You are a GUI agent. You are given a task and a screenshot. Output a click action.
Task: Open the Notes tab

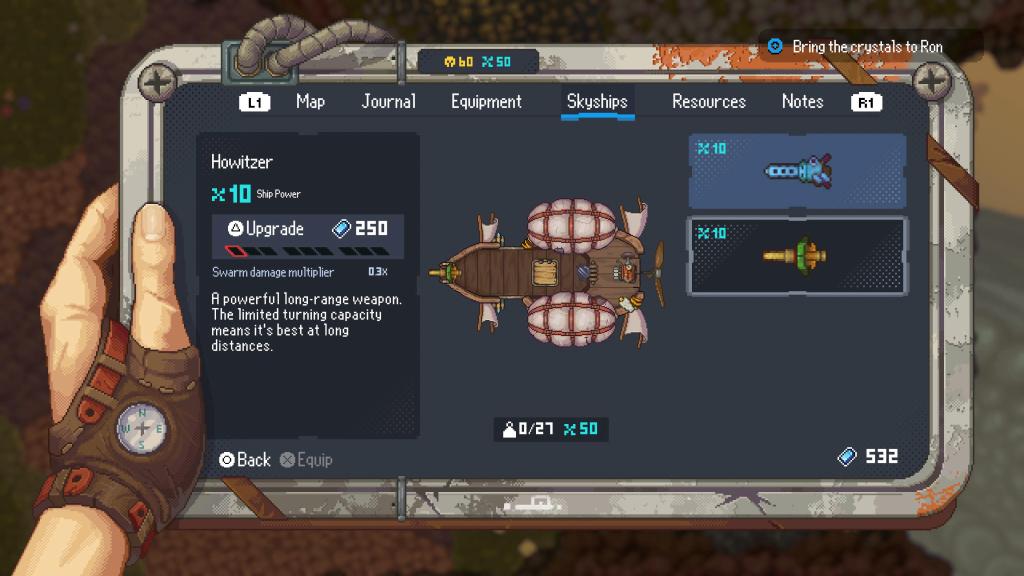tap(802, 101)
